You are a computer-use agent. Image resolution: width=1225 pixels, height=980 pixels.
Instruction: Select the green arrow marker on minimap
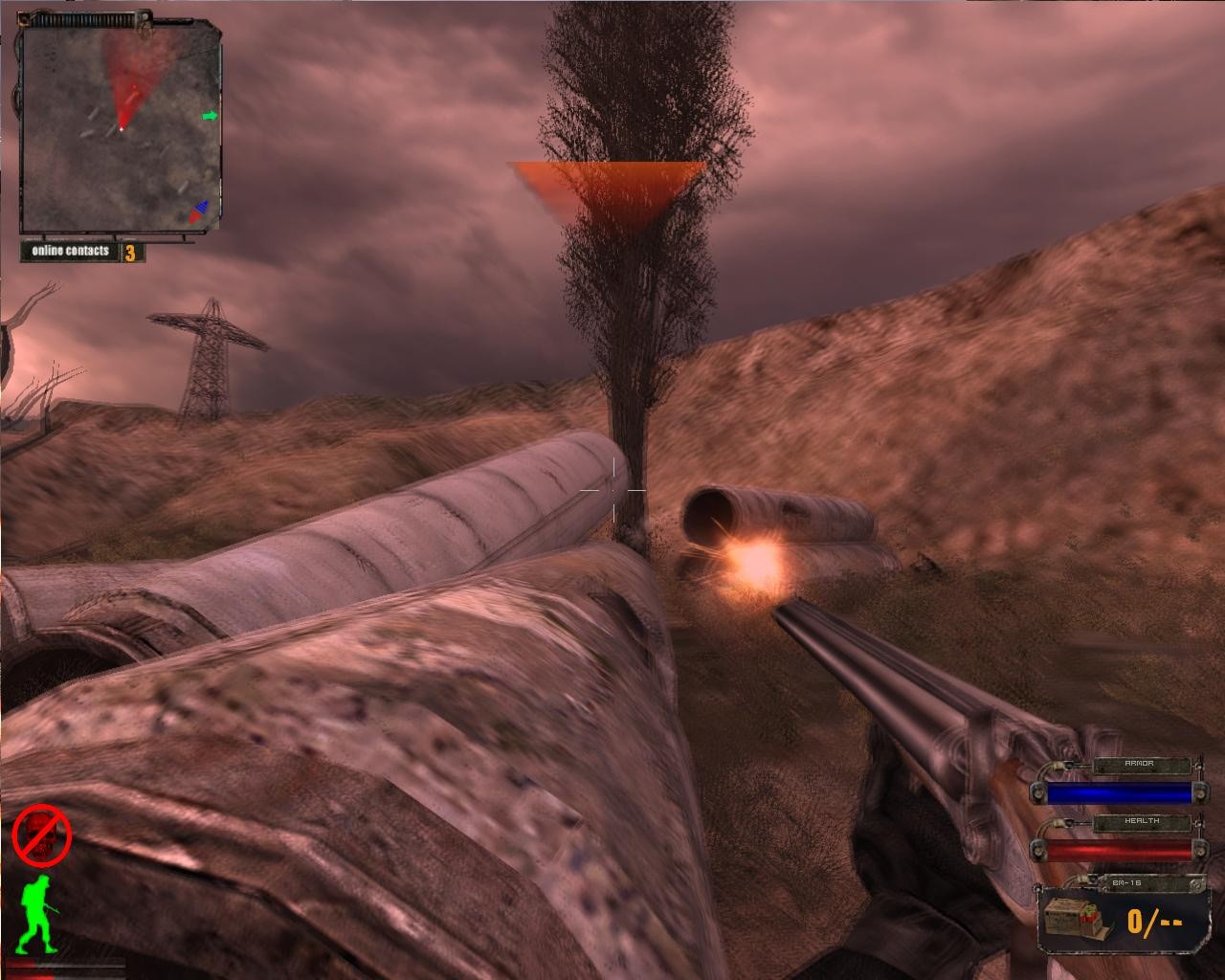click(210, 117)
